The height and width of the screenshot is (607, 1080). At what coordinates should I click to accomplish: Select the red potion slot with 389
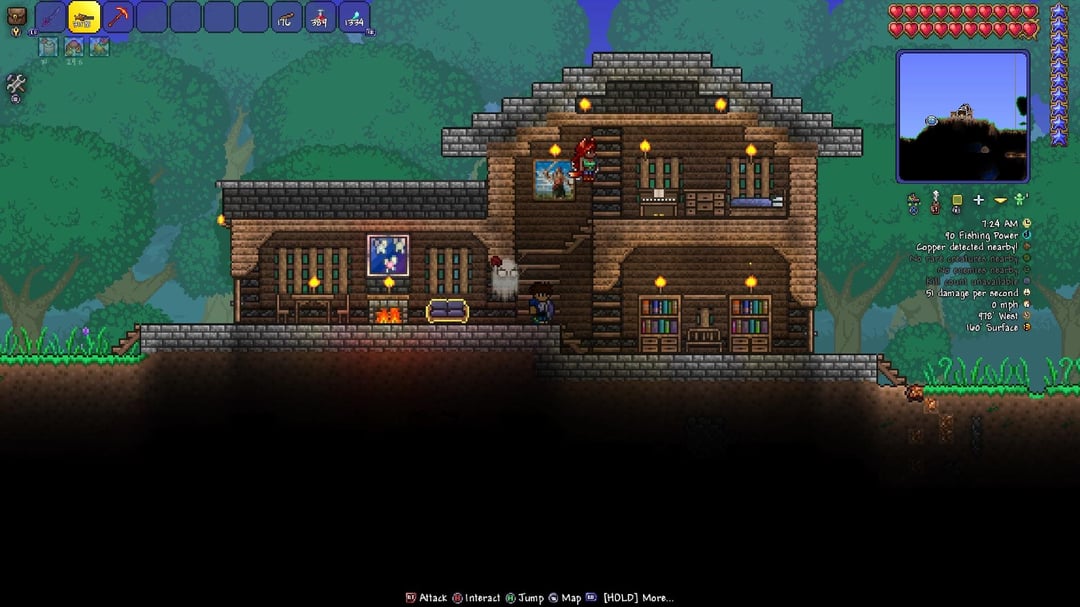click(x=320, y=17)
